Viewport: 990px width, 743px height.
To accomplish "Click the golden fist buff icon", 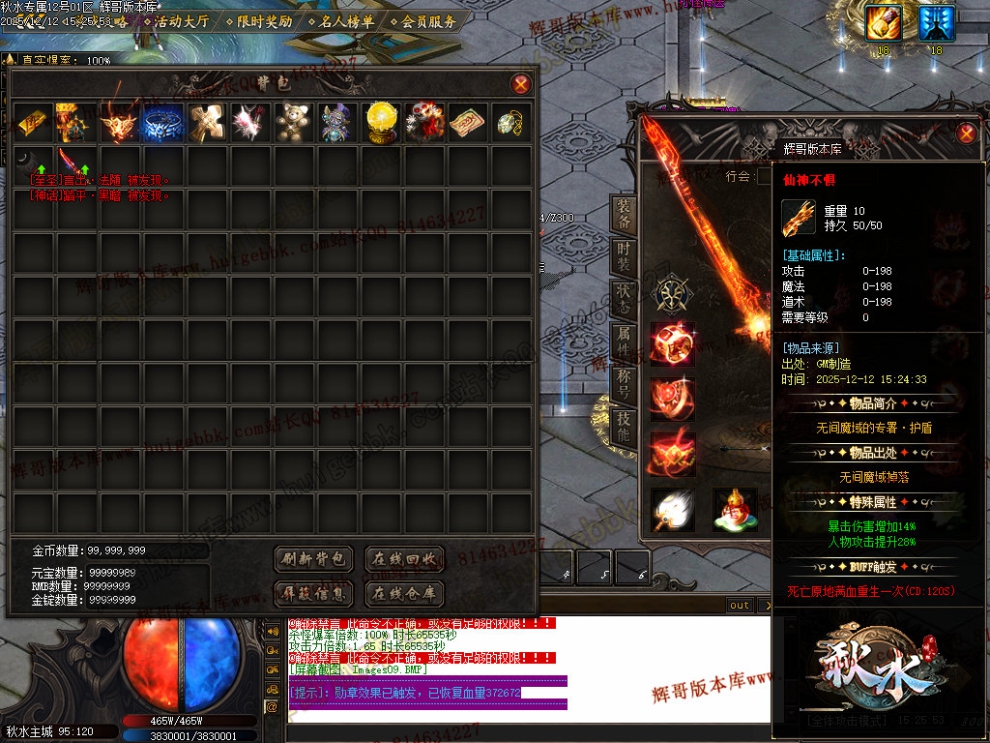I will (x=883, y=24).
